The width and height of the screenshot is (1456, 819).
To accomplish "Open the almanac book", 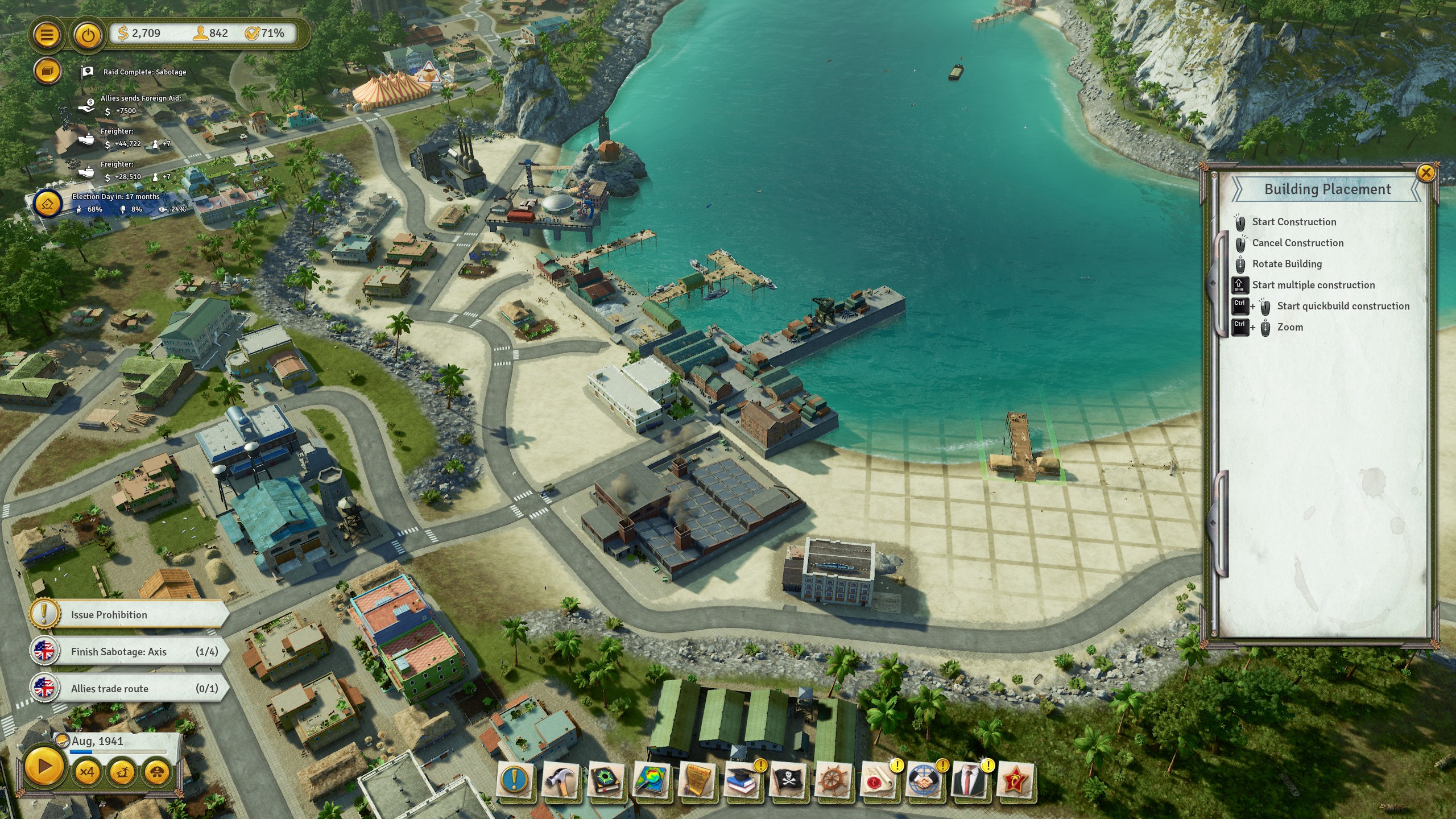I will coord(606,780).
